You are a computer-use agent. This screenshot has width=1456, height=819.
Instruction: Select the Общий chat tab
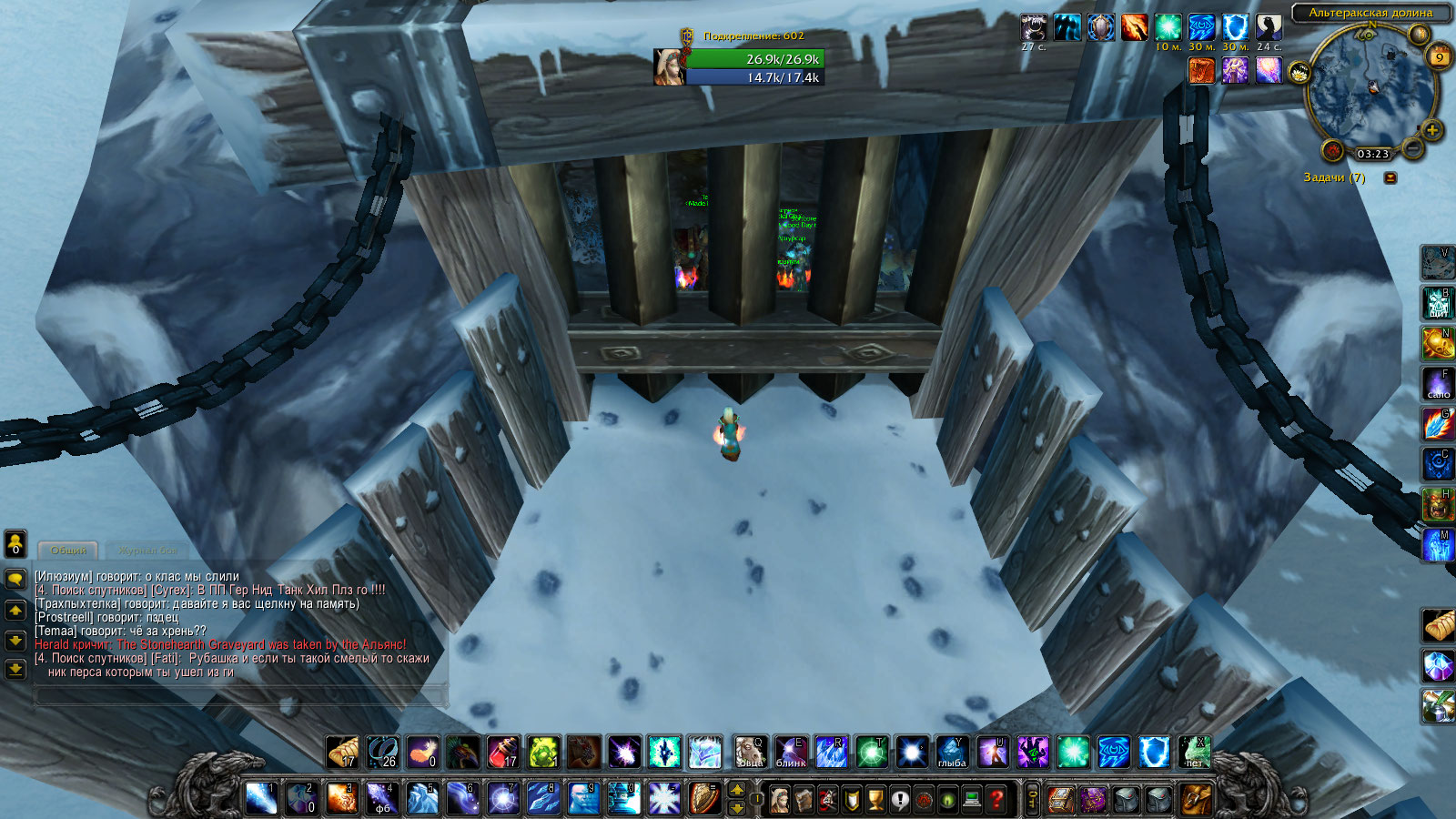click(x=68, y=551)
